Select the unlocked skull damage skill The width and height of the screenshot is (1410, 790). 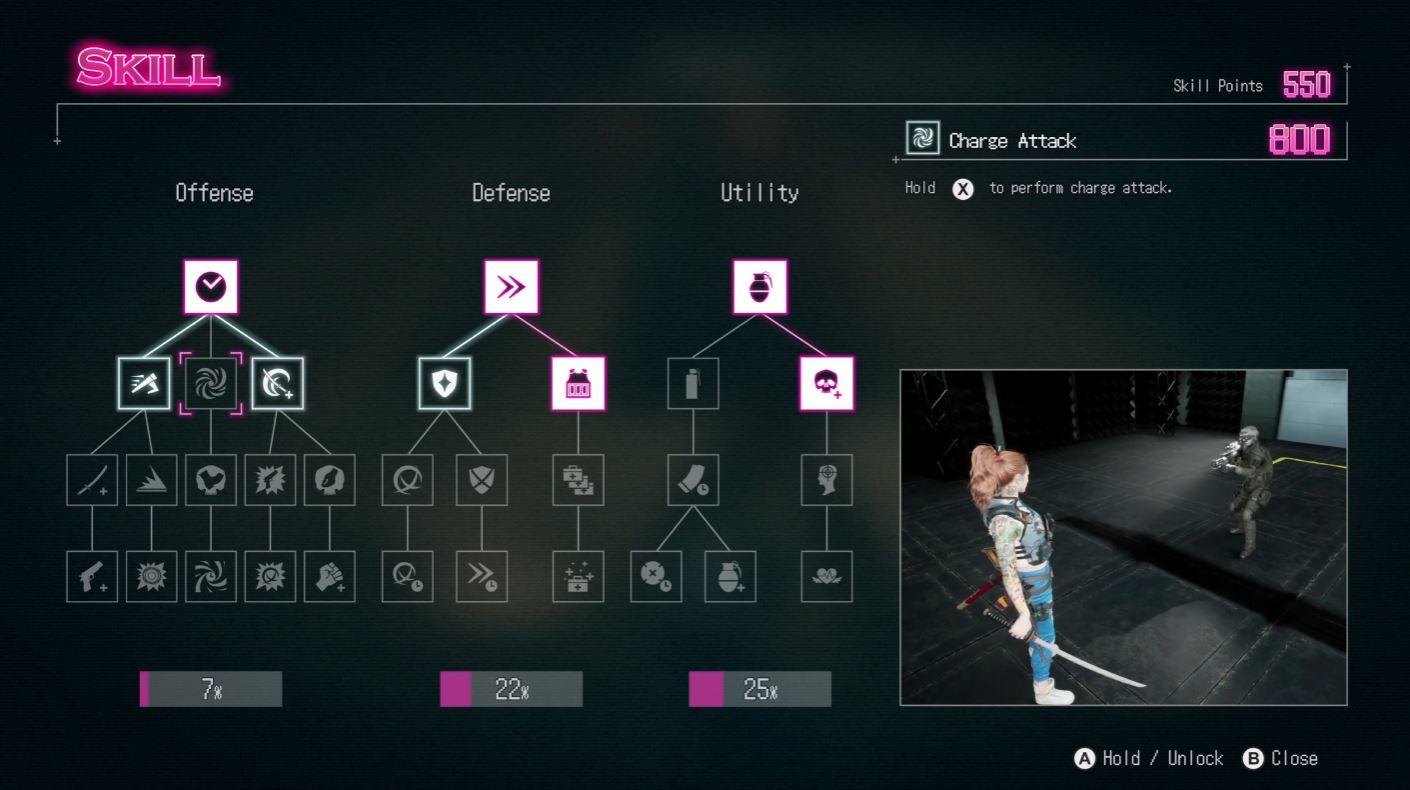827,381
